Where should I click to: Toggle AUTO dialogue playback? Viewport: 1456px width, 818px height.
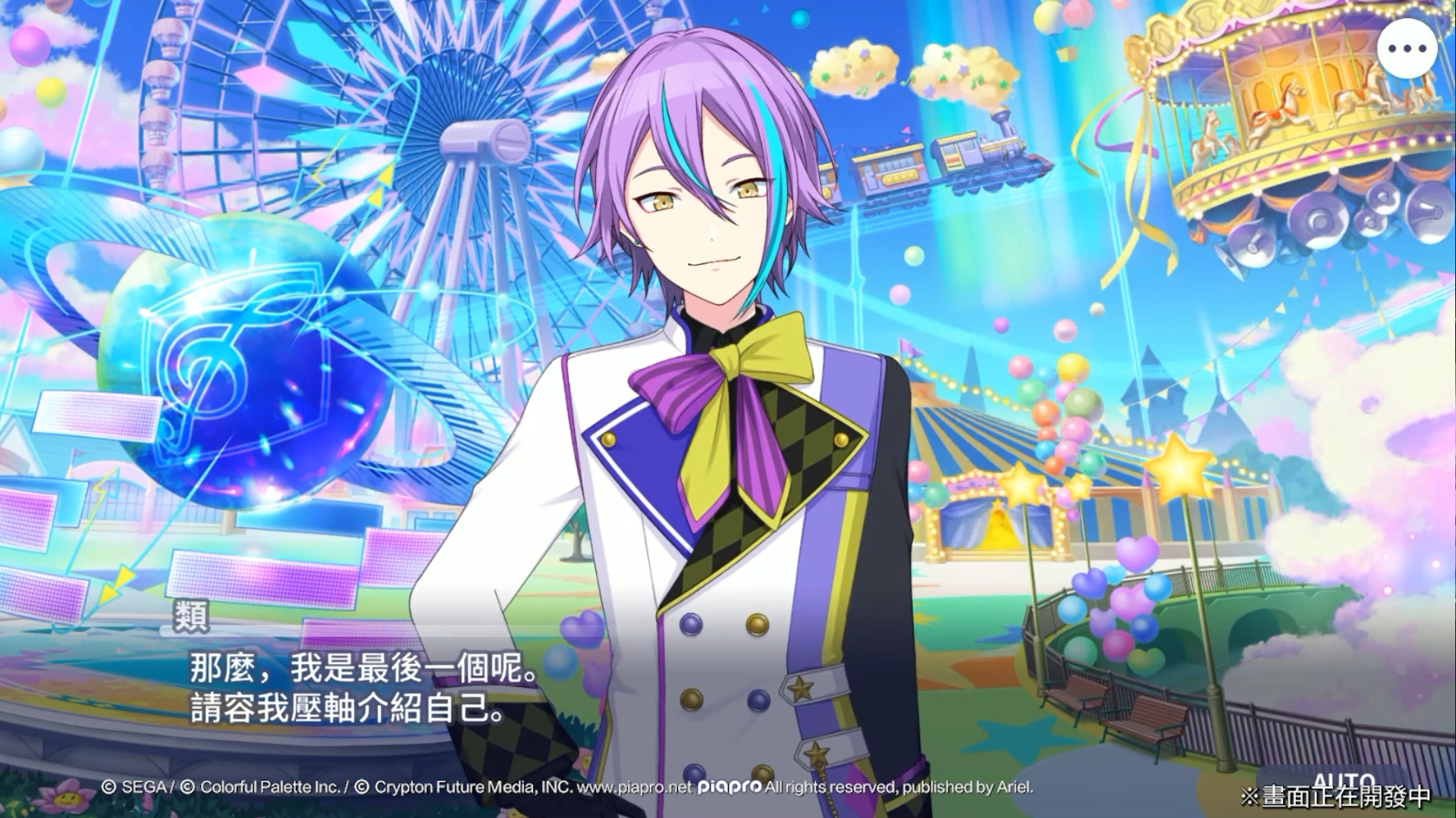[x=1343, y=782]
